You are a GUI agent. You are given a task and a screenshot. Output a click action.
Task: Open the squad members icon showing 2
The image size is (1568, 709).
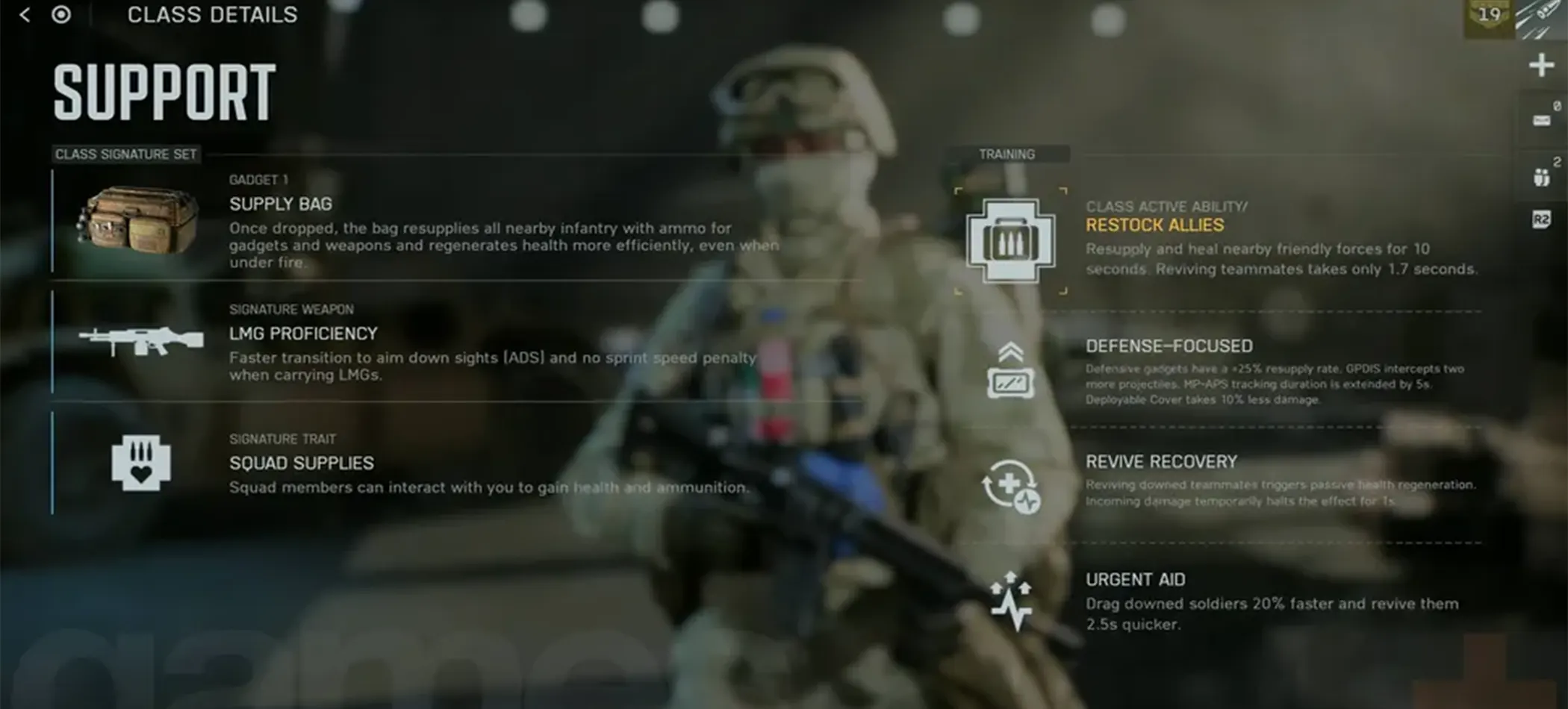point(1542,177)
